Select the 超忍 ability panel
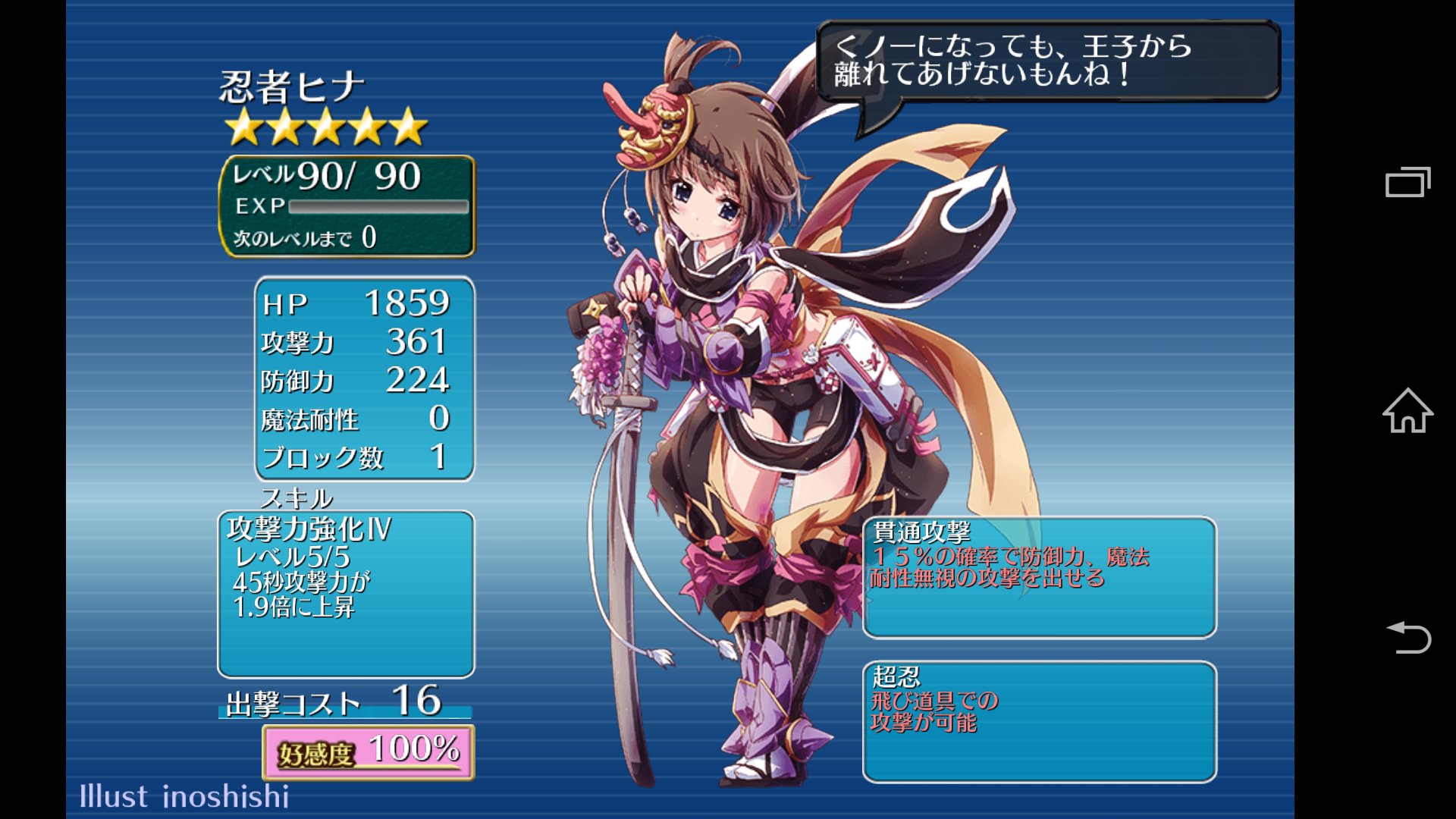The height and width of the screenshot is (819, 1456). [x=1039, y=721]
